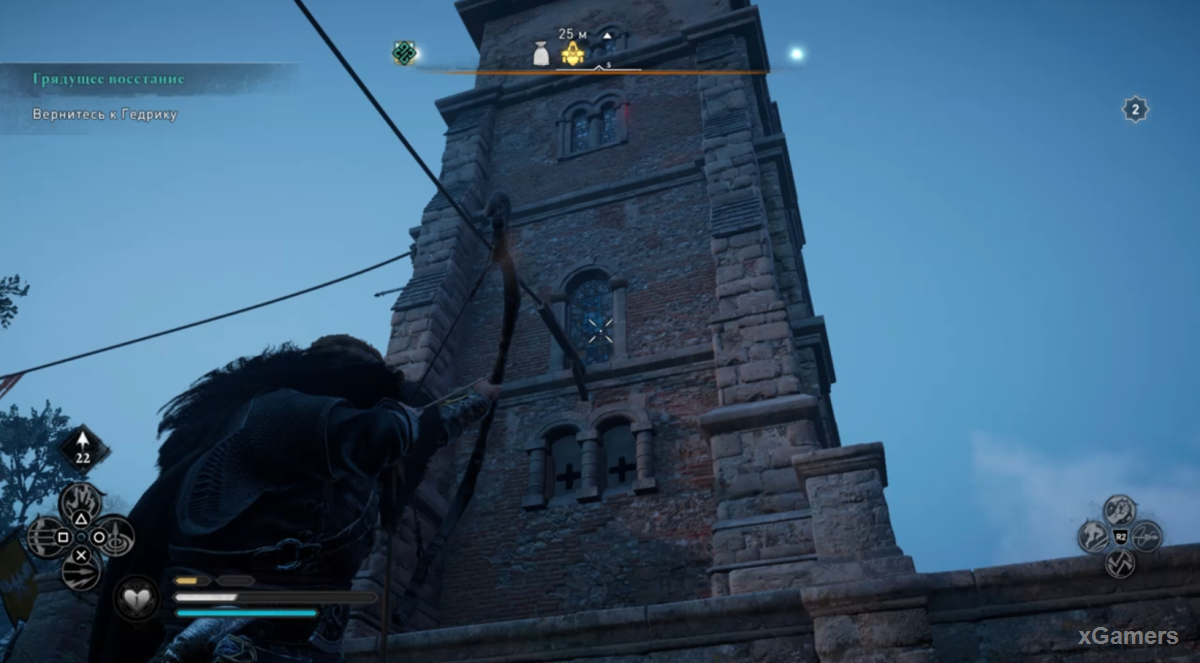This screenshot has height=663, width=1200.
Task: Activate the piercing arrow shot ability
Action: 81,571
